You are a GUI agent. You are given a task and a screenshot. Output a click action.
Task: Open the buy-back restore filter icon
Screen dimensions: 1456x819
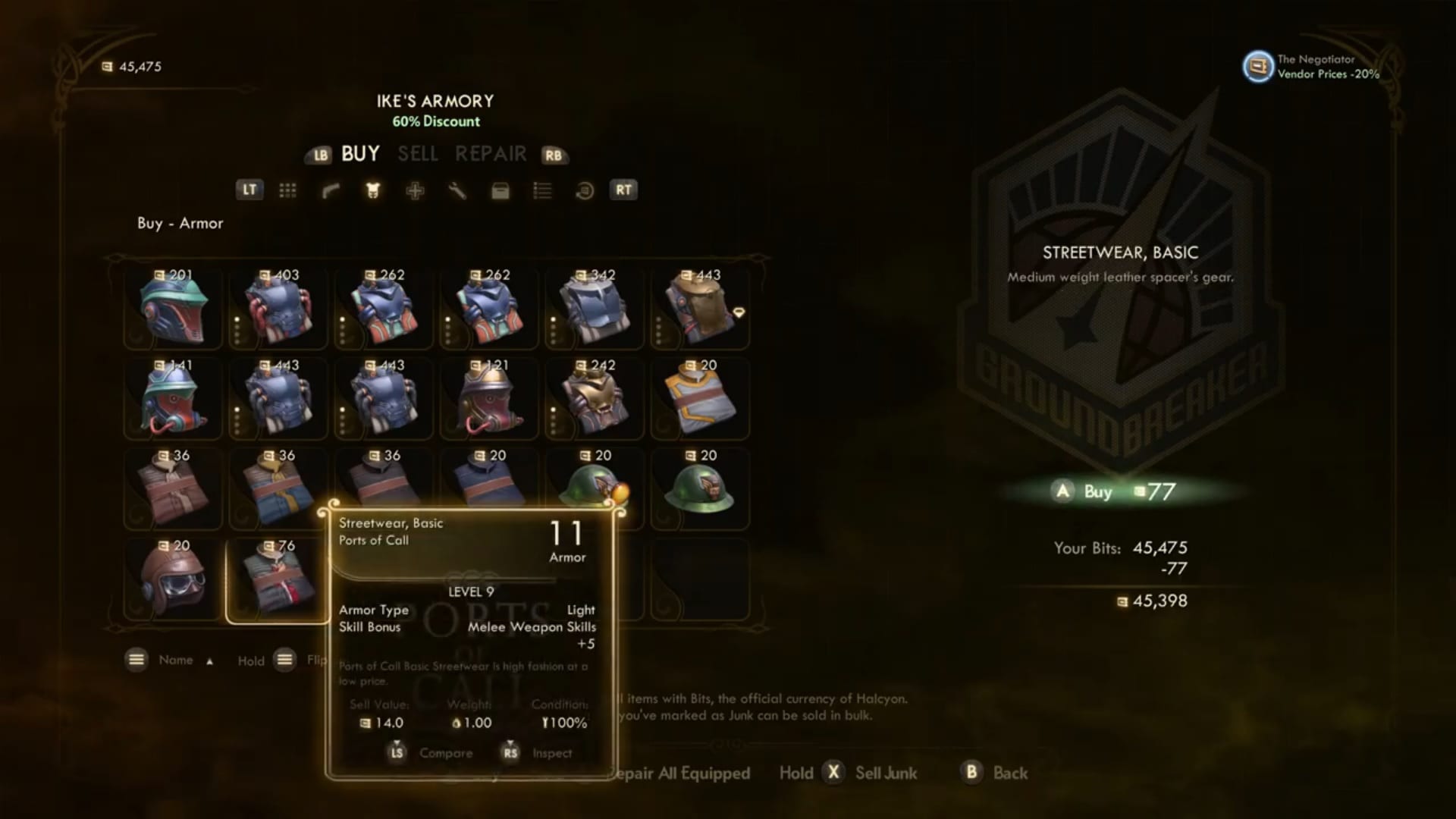583,190
